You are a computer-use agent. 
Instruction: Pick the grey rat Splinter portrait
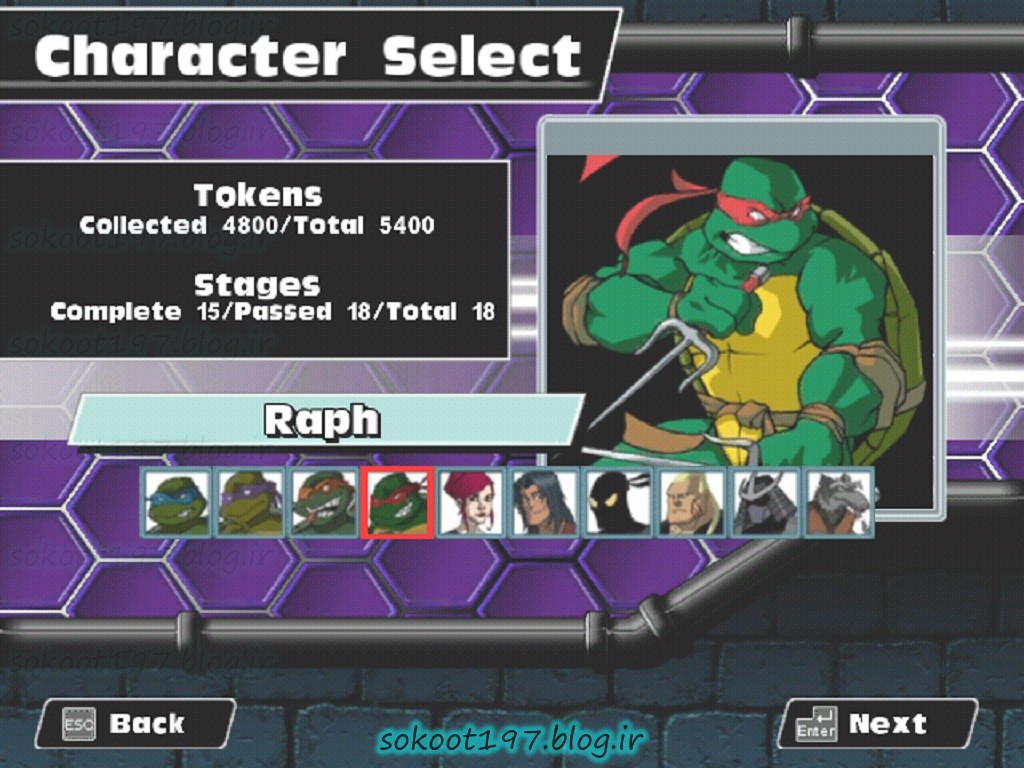click(839, 502)
